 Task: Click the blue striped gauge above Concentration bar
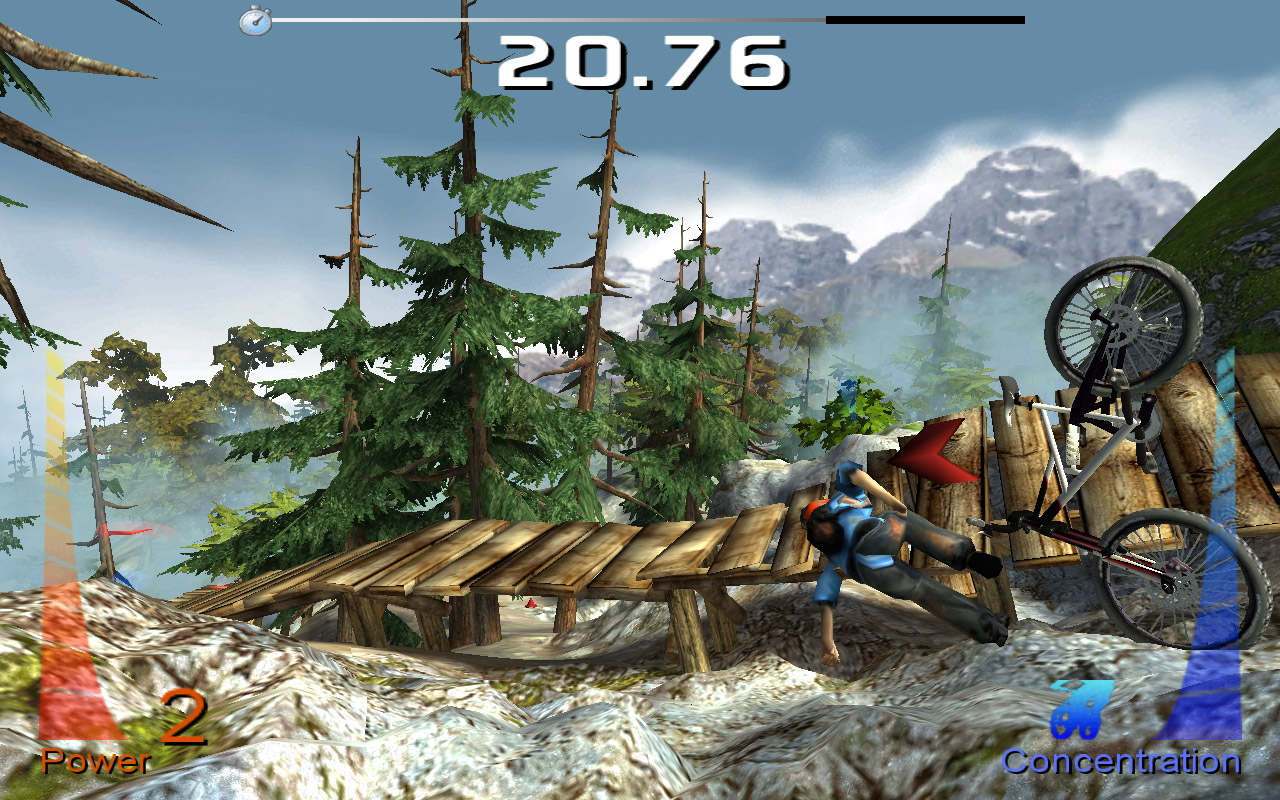(1222, 430)
